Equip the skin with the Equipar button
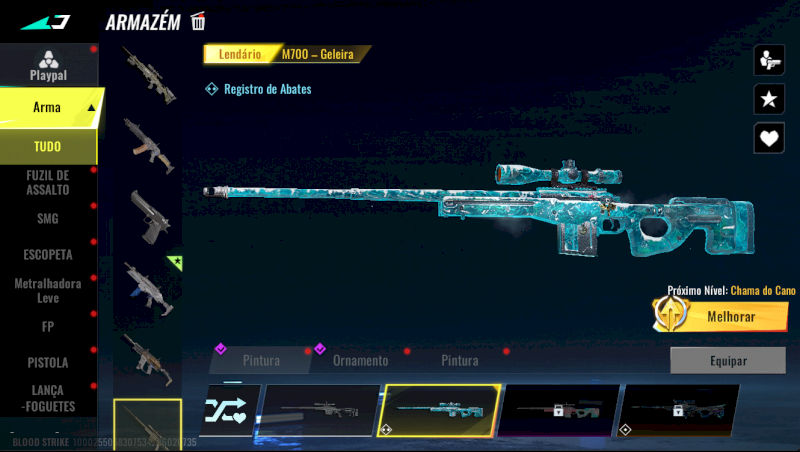Image resolution: width=800 pixels, height=452 pixels. pos(727,360)
